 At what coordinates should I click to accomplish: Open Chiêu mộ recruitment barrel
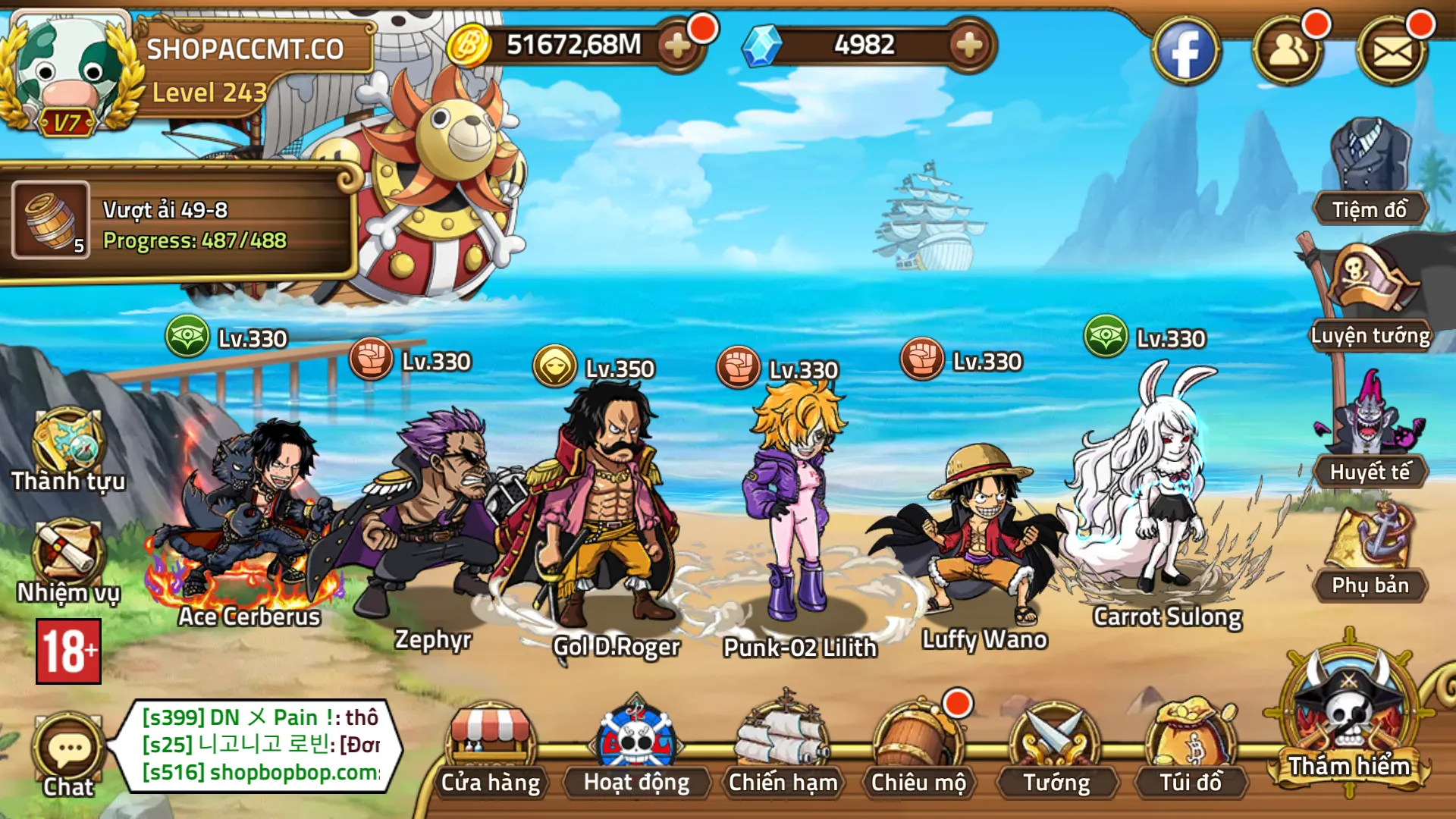tap(918, 747)
